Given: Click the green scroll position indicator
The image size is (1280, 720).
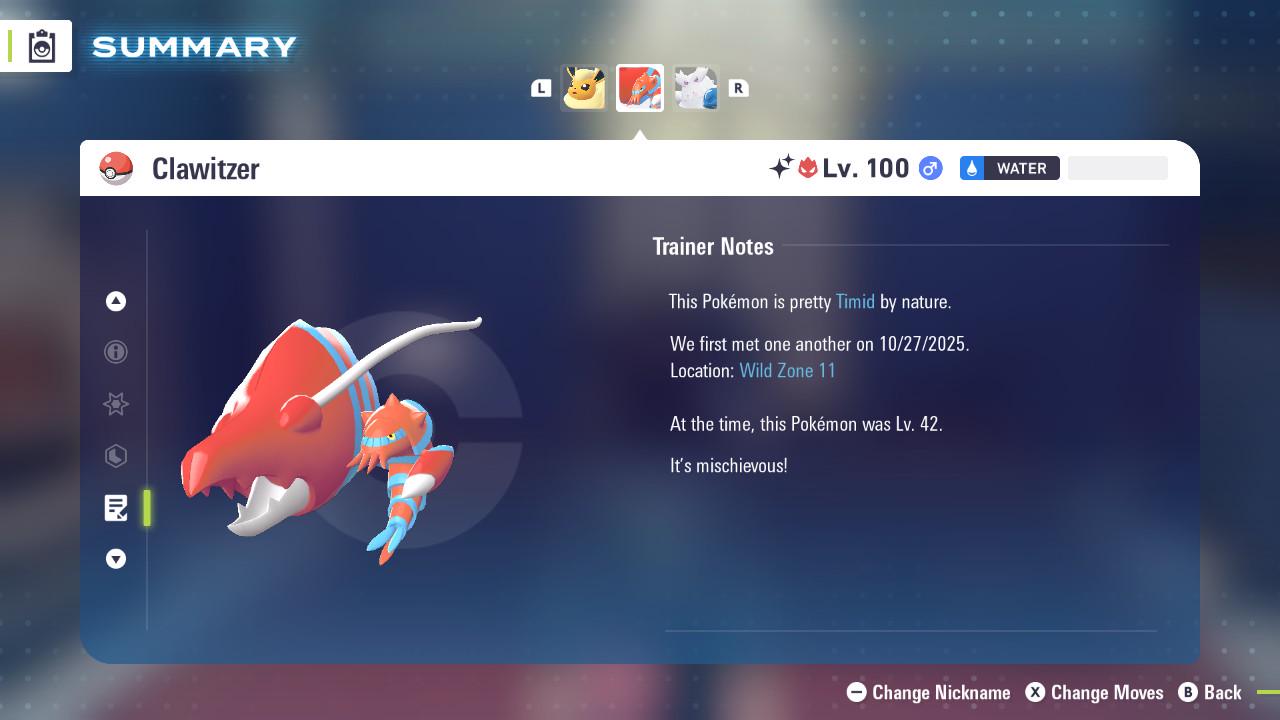Looking at the screenshot, I should coord(147,508).
